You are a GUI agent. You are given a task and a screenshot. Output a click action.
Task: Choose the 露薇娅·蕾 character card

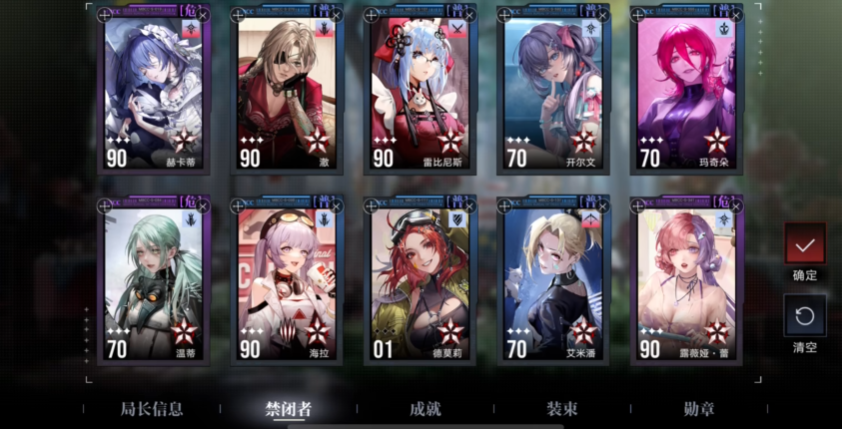[x=686, y=280]
